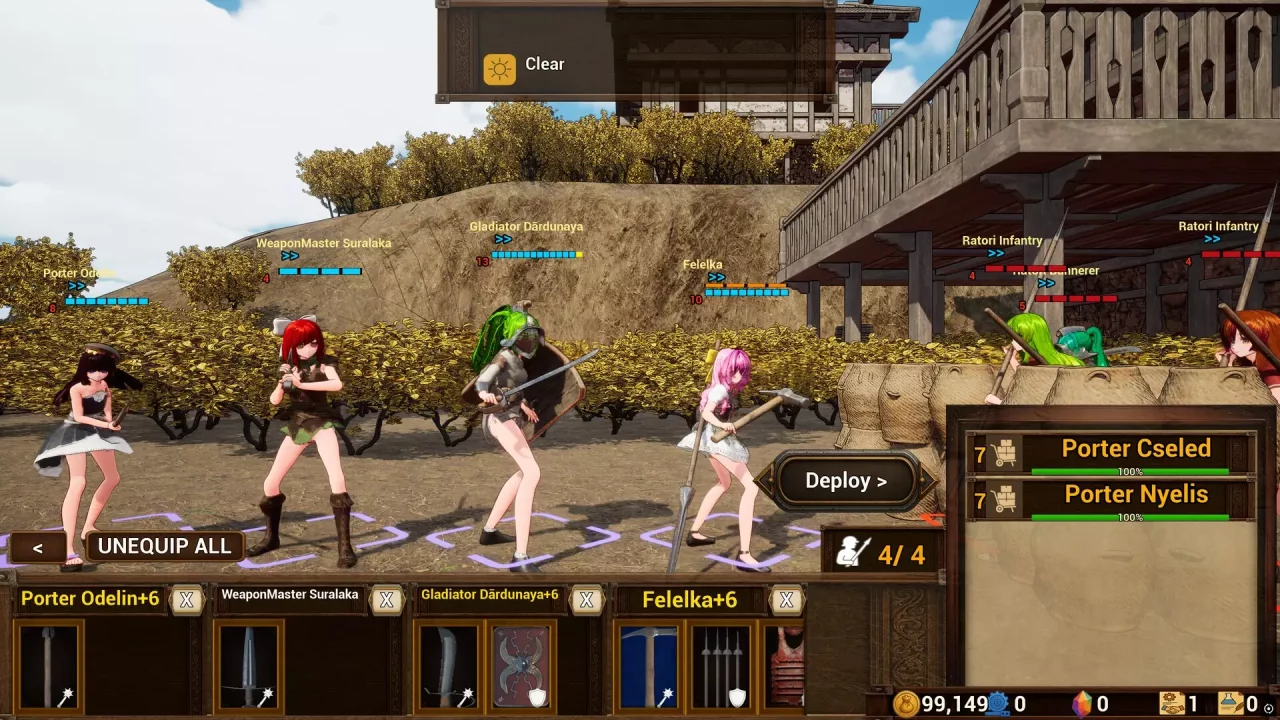Image resolution: width=1280 pixels, height=720 pixels.
Task: Click the trade handshake resource icon
Action: (x=1172, y=704)
